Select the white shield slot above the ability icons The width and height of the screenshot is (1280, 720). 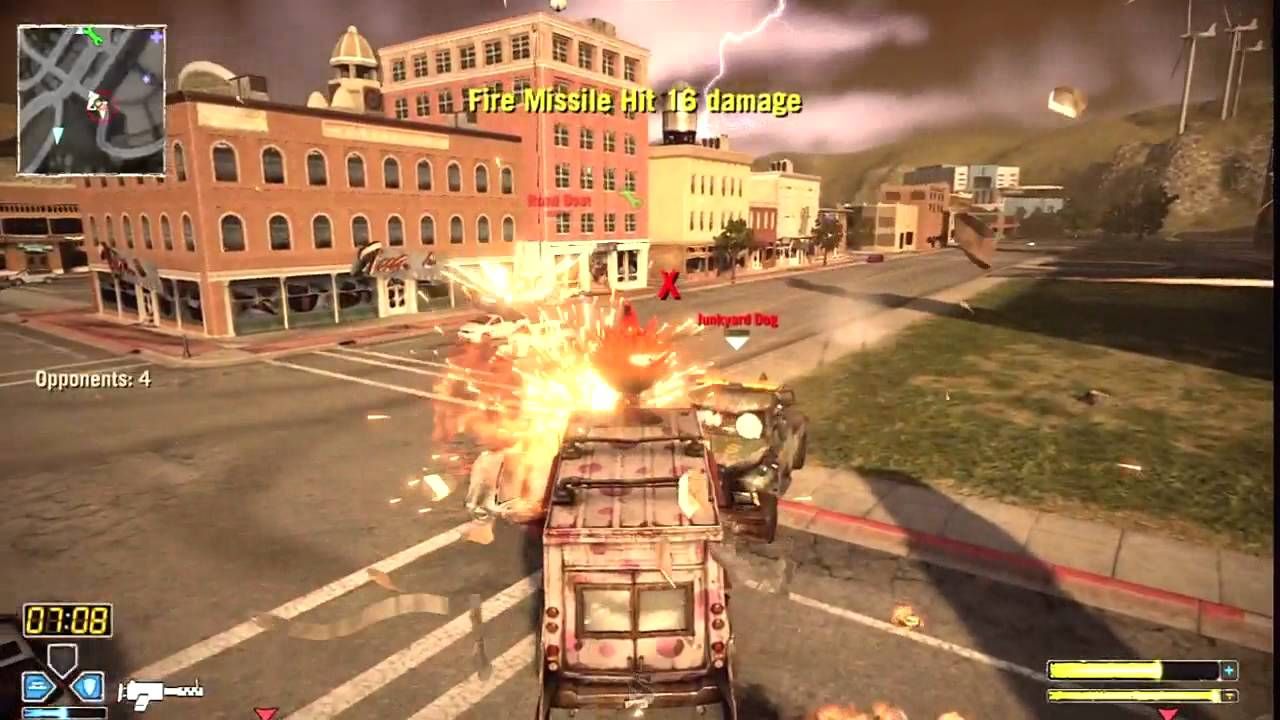point(62,658)
